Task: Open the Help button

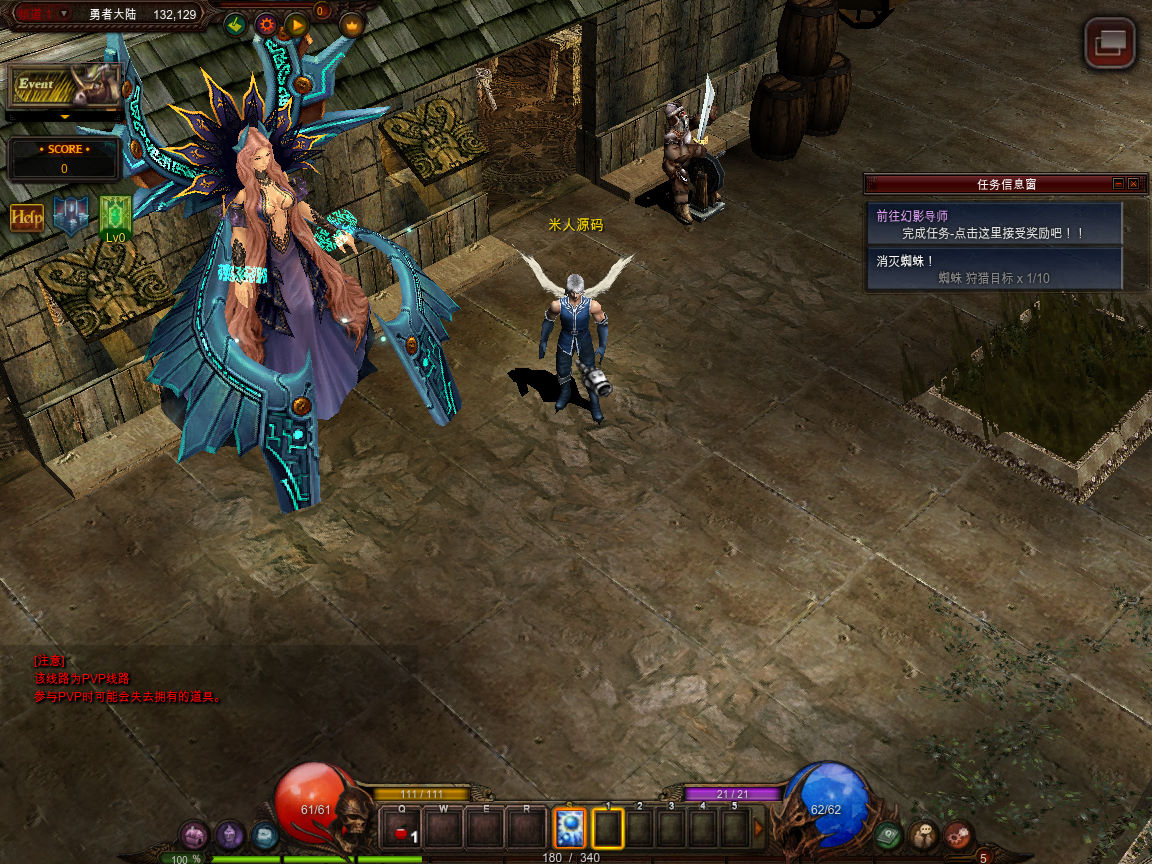Action: tap(27, 218)
